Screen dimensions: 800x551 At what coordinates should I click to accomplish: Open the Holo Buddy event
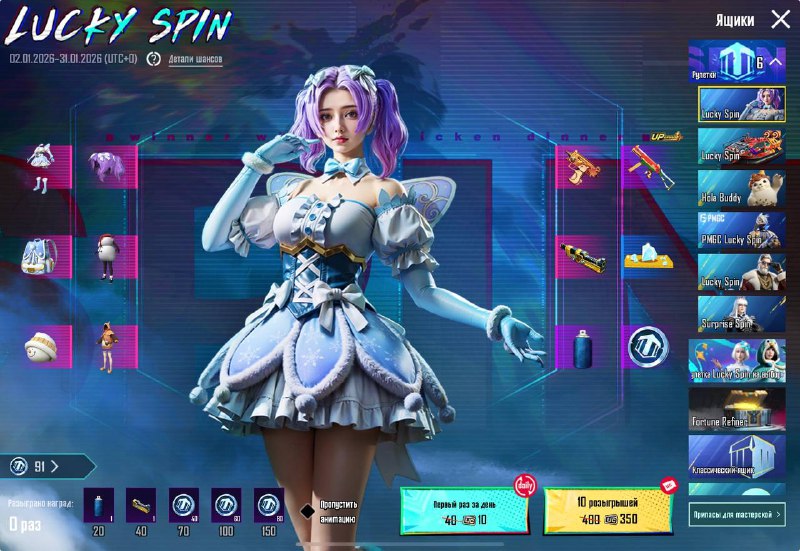click(743, 187)
